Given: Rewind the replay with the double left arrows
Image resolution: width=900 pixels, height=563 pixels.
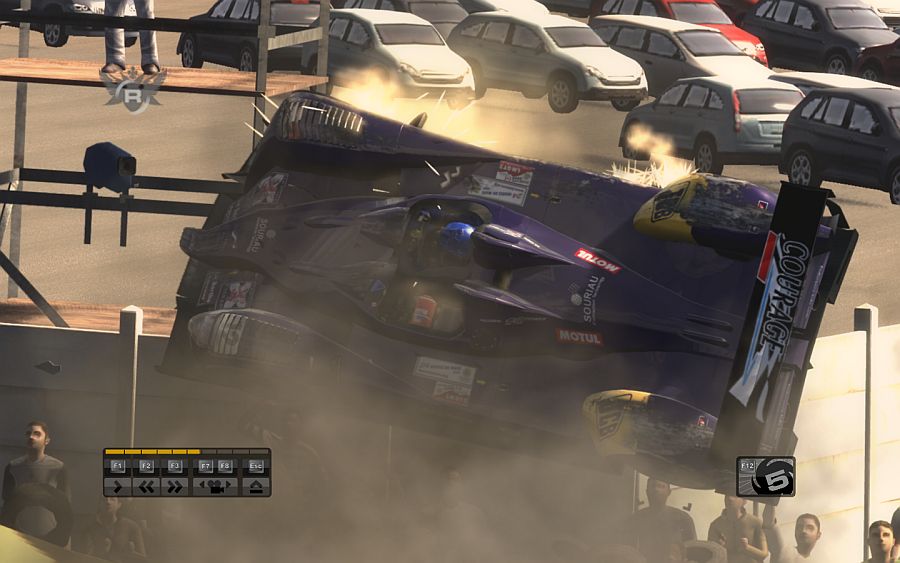Looking at the screenshot, I should [146, 487].
